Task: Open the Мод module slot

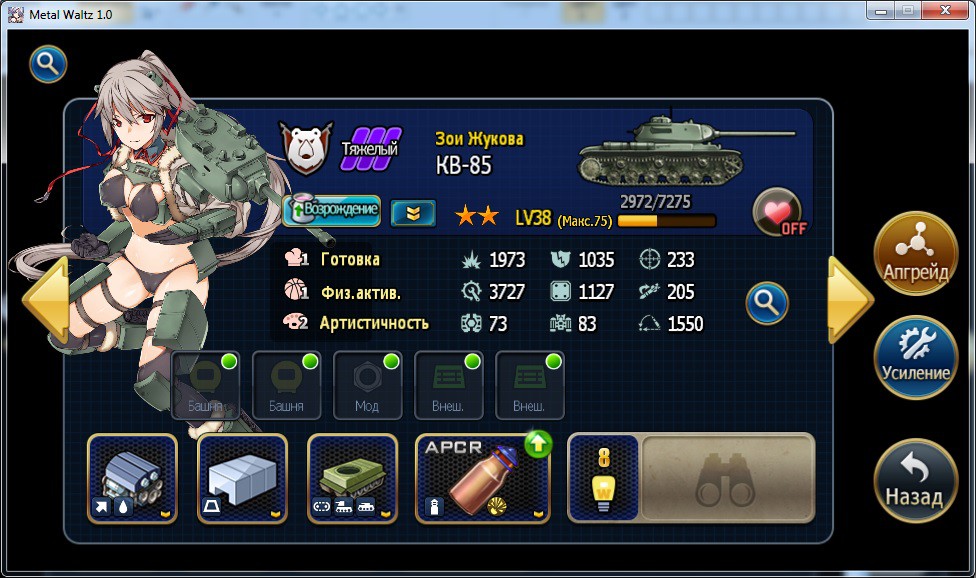Action: pyautogui.click(x=367, y=385)
